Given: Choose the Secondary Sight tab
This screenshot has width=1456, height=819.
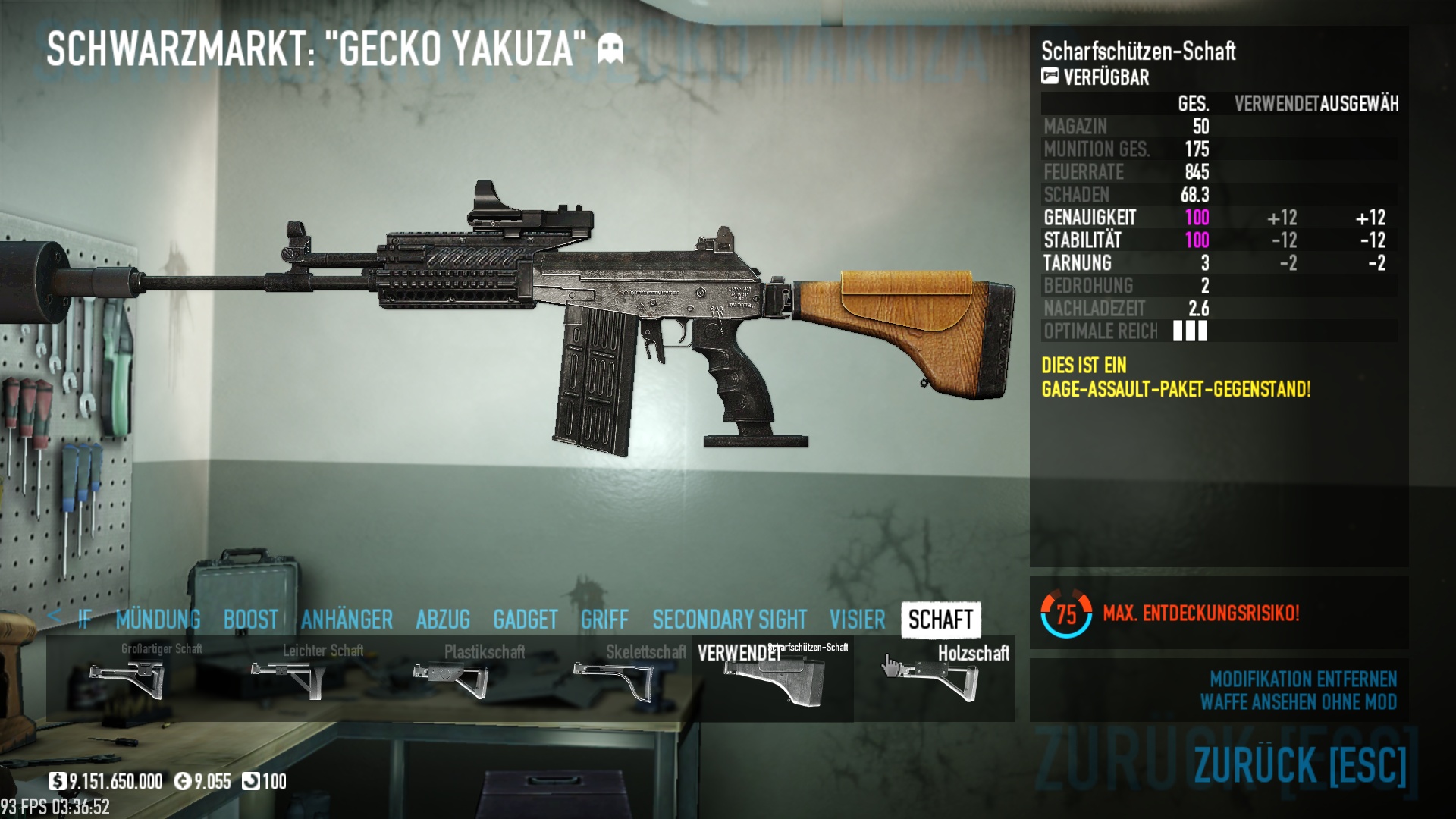Looking at the screenshot, I should click(729, 620).
